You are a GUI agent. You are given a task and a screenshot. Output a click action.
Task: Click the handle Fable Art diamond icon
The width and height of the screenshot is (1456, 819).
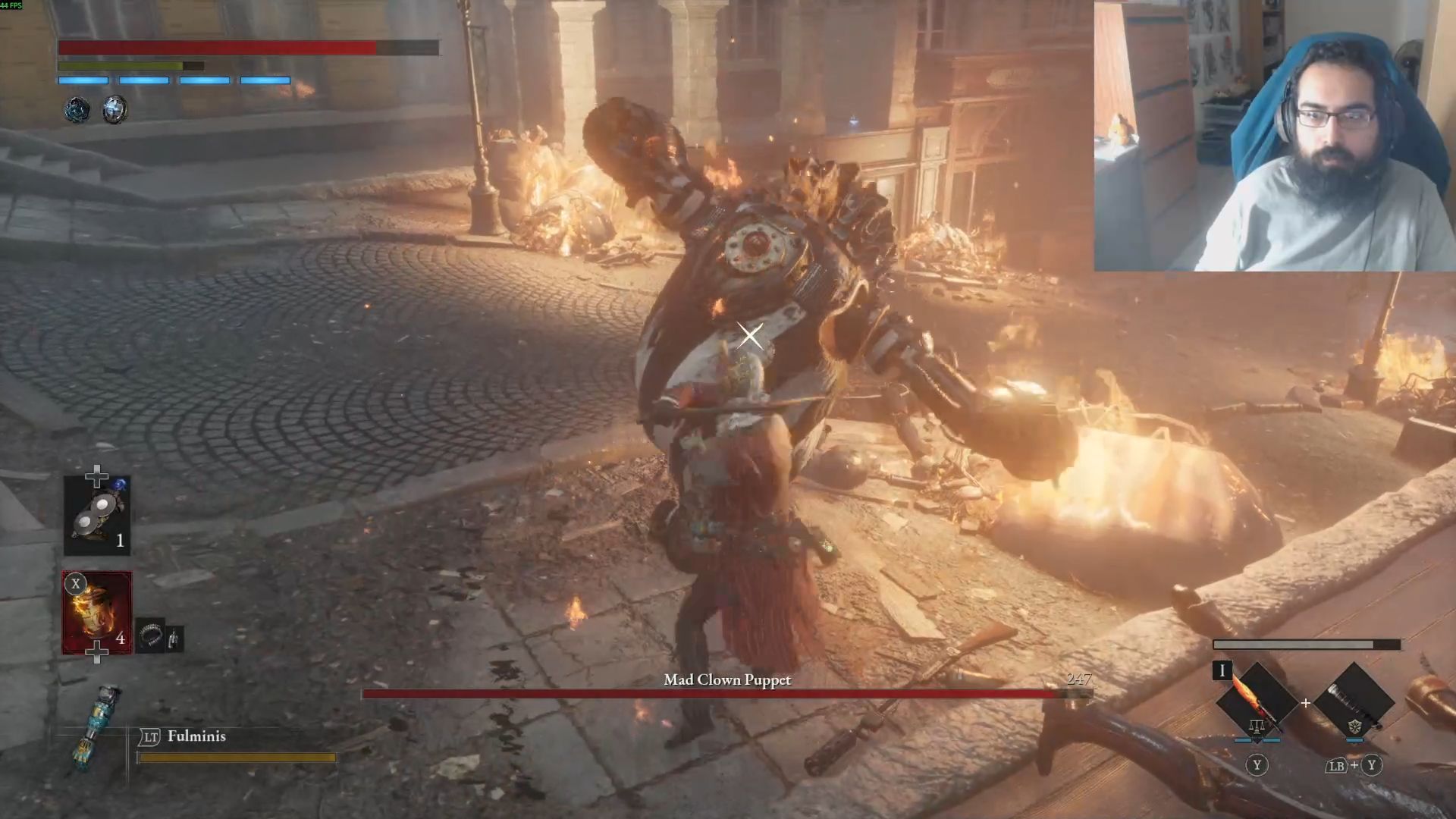tap(1354, 702)
